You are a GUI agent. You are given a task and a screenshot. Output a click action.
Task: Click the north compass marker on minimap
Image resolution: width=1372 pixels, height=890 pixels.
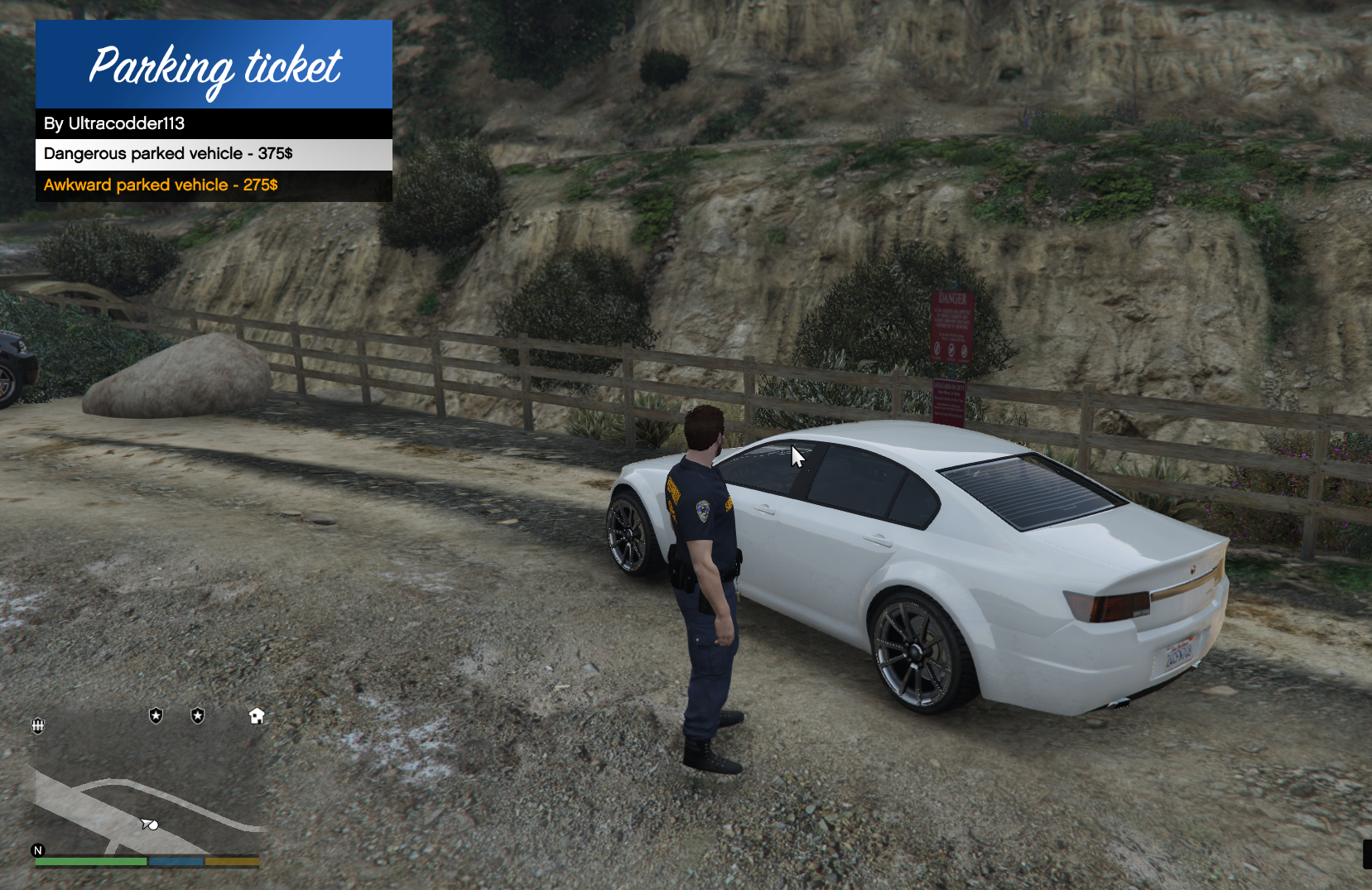coord(38,850)
